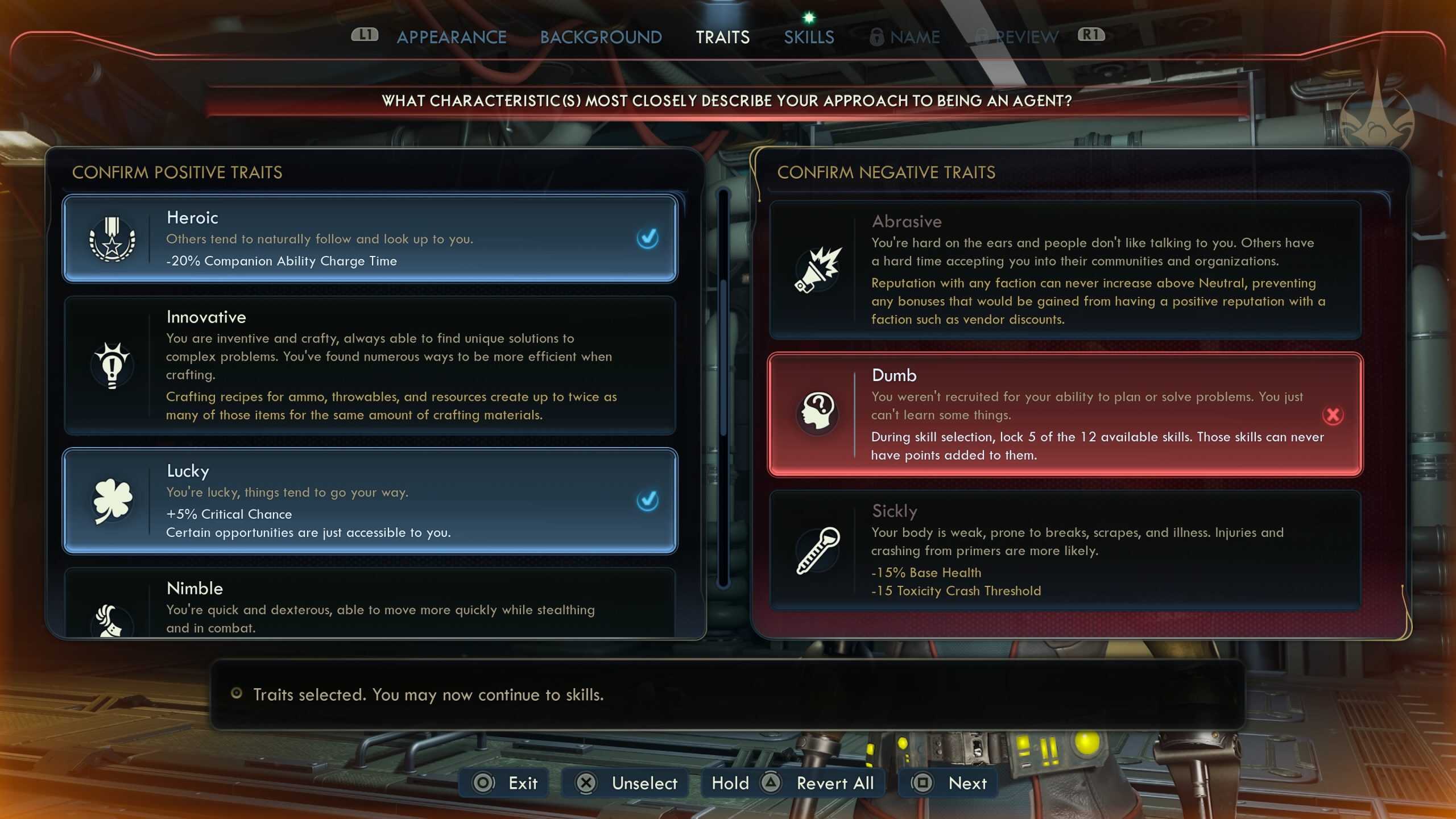
Task: Choose the Sickly negative trait
Action: pyautogui.click(x=1065, y=550)
